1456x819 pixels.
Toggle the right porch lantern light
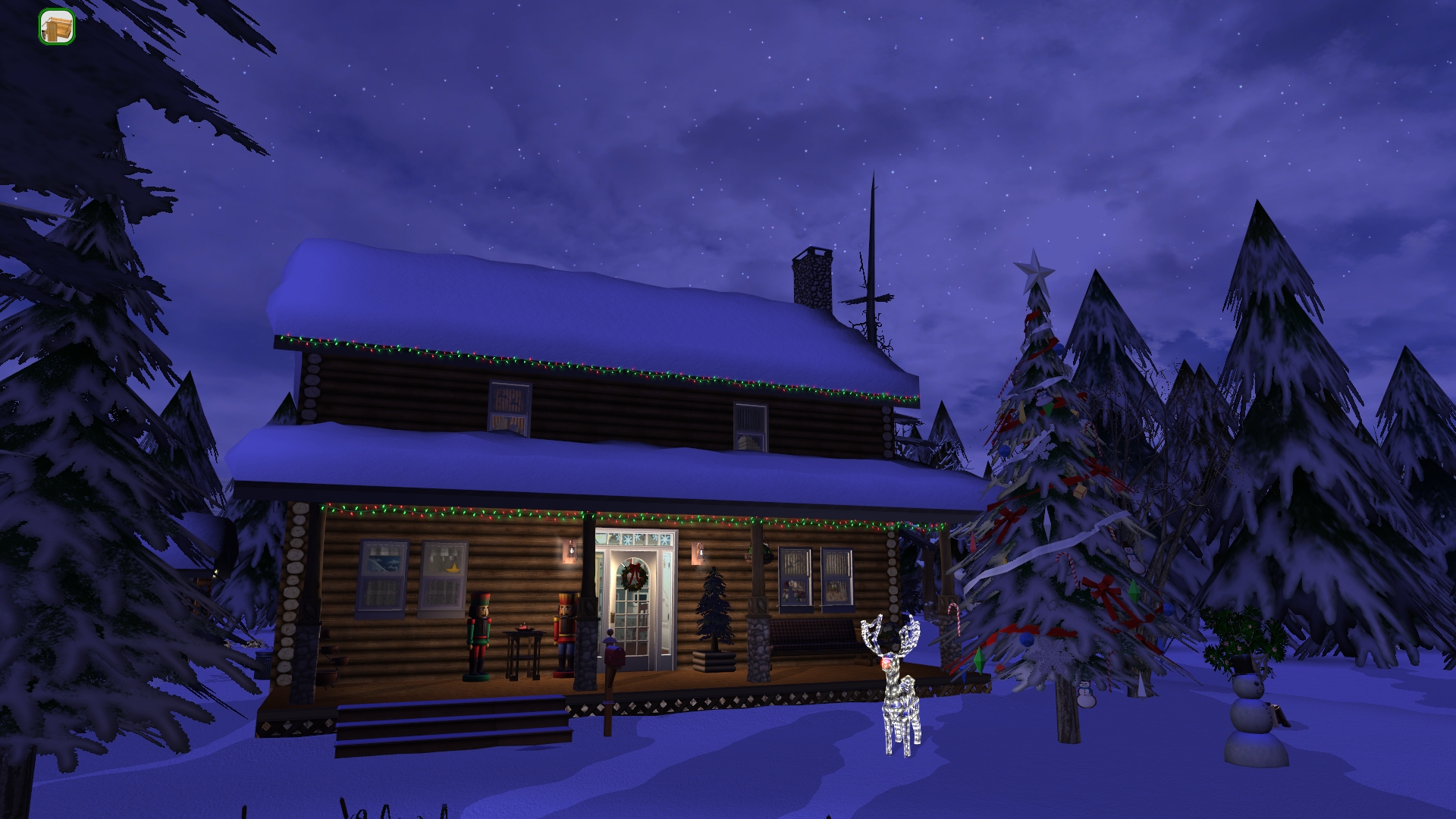(x=698, y=552)
